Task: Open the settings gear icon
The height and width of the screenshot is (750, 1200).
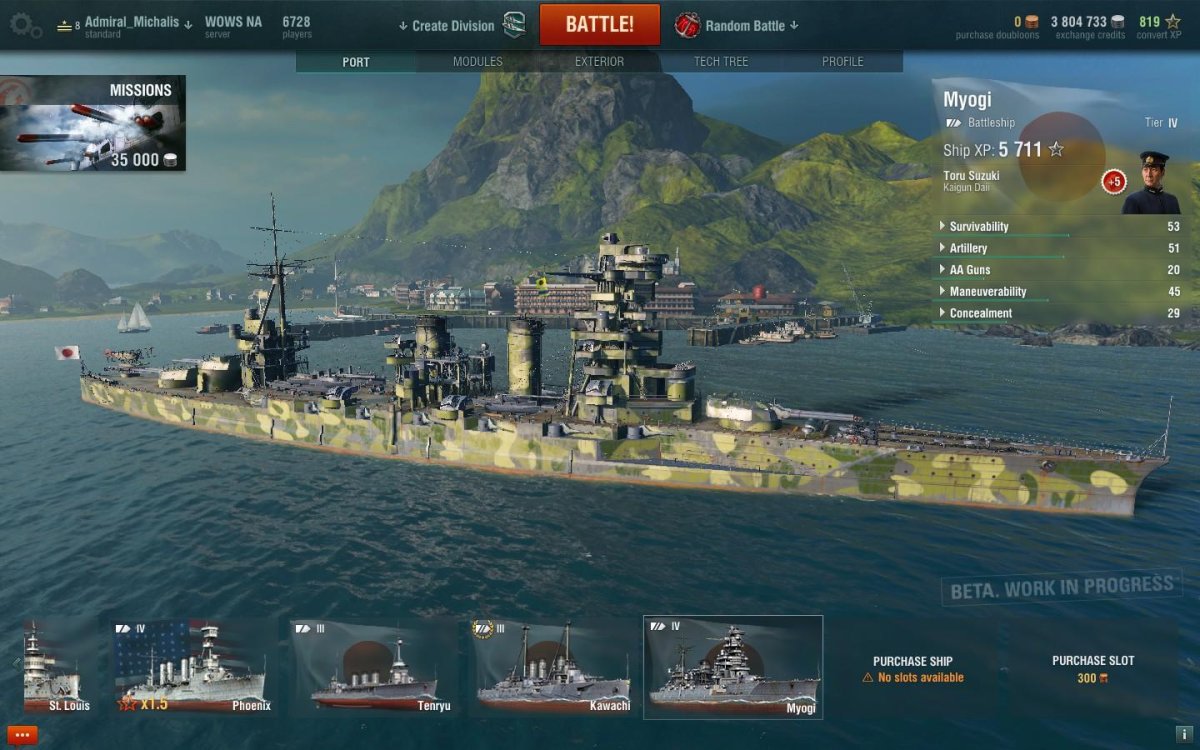Action: 24,25
